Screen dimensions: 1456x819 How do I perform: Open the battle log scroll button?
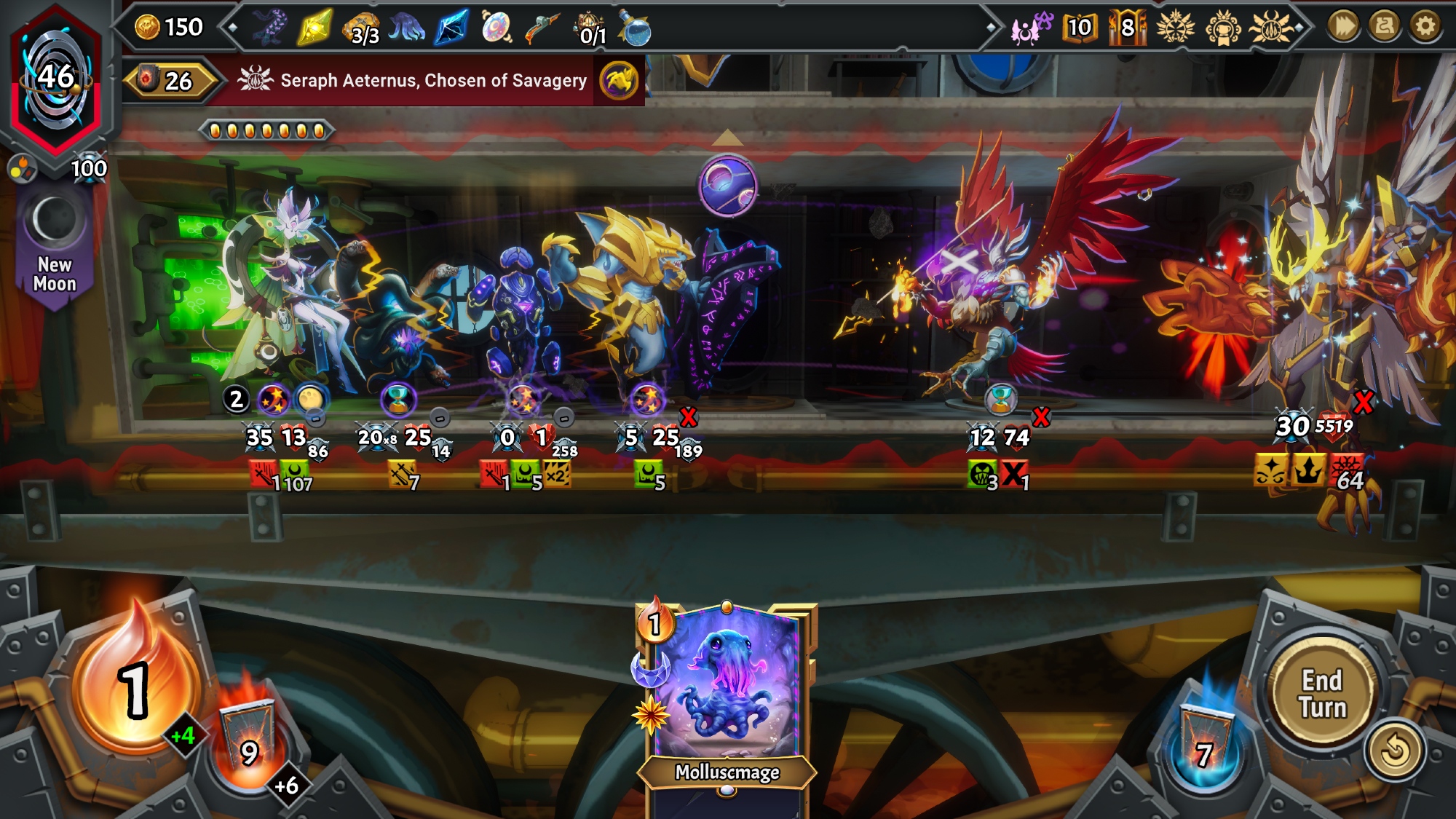point(1384,27)
